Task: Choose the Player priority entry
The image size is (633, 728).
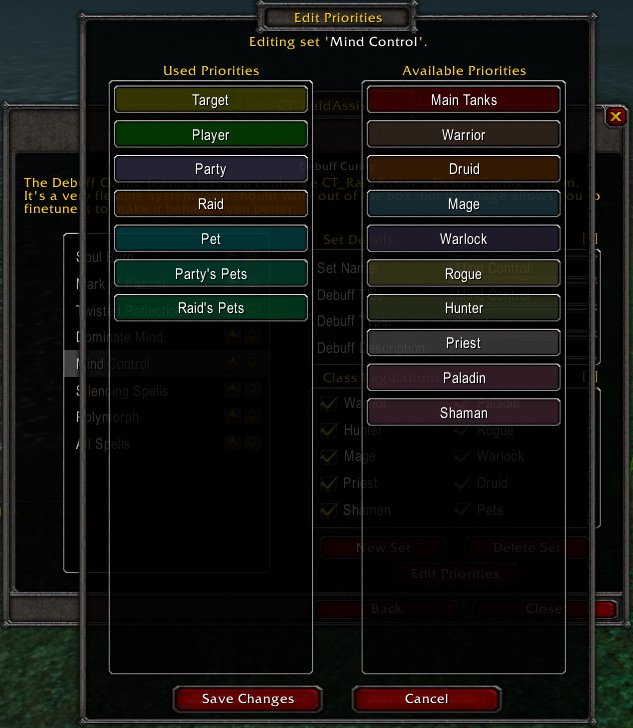Action: 210,135
